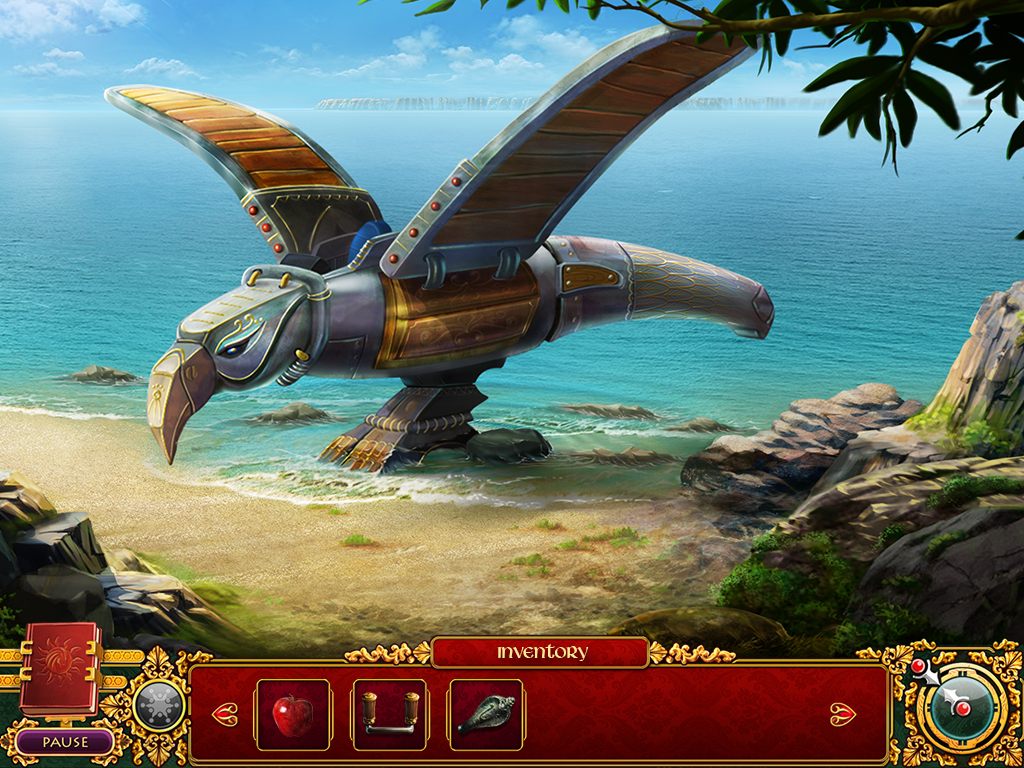
Task: Click the Inventory title banner
Action: (541, 653)
